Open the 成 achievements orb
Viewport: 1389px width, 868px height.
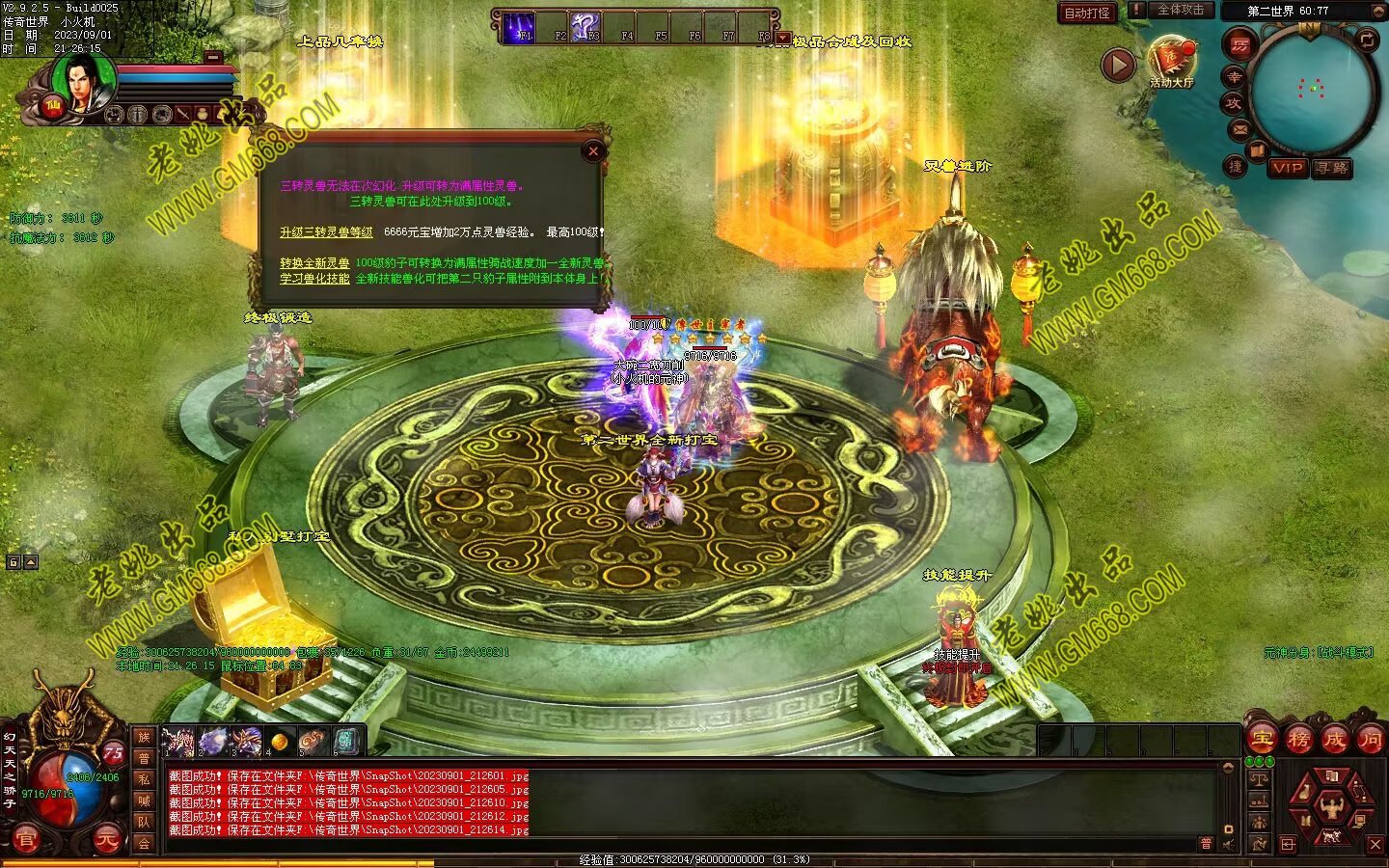pos(1334,741)
